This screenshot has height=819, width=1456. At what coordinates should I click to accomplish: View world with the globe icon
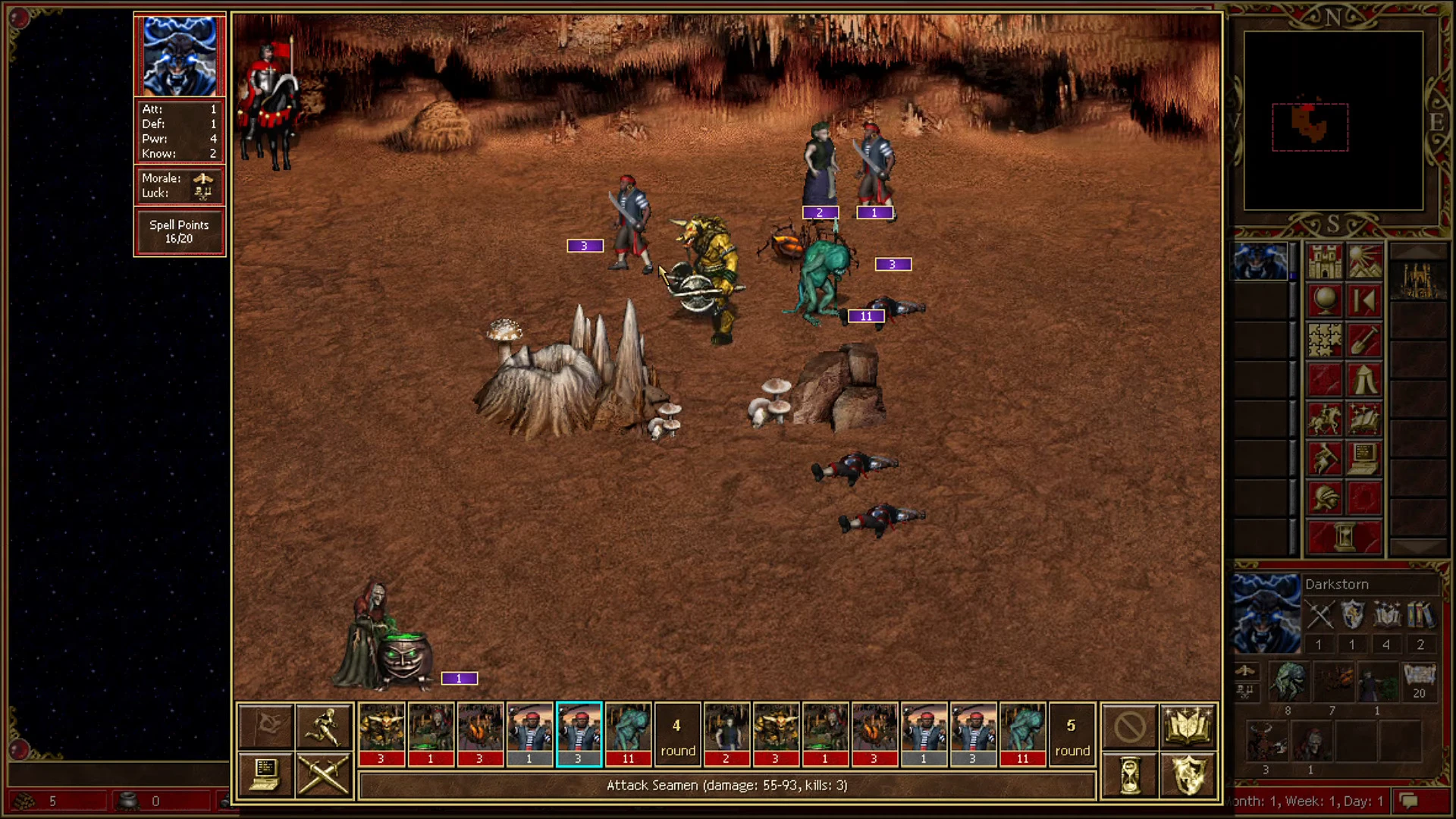tap(1324, 300)
